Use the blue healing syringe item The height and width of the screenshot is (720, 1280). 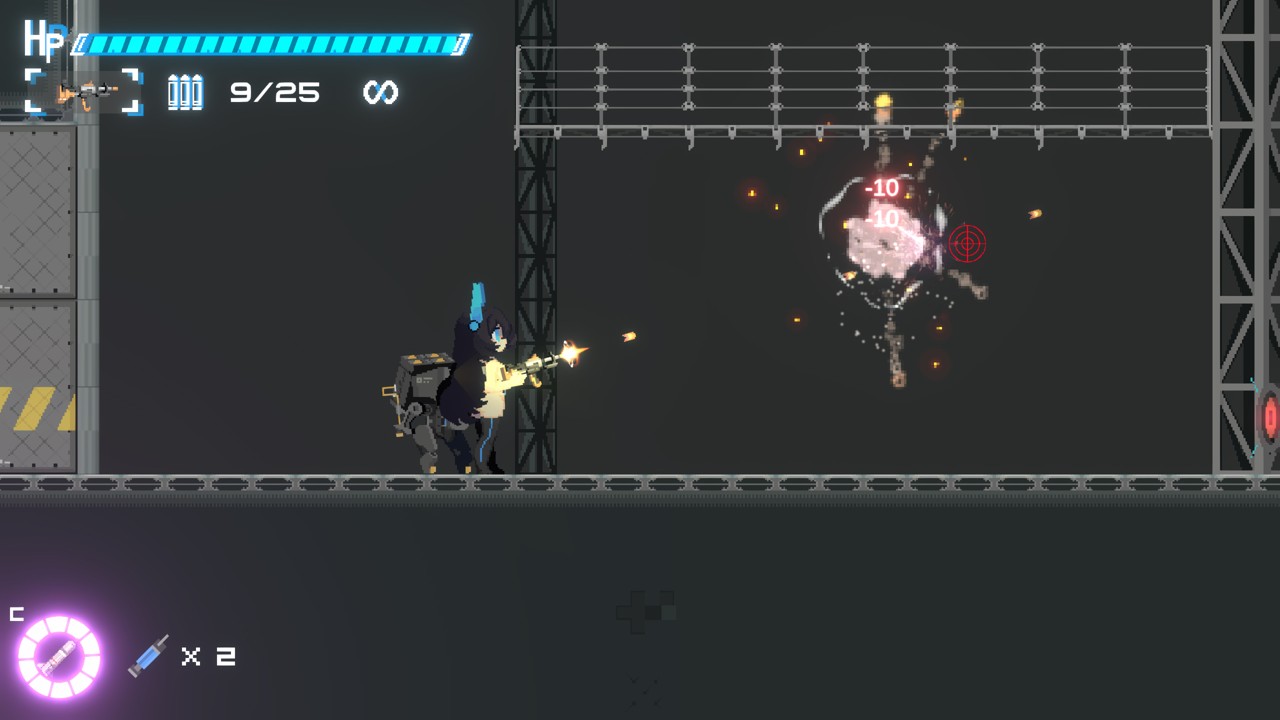(x=149, y=656)
